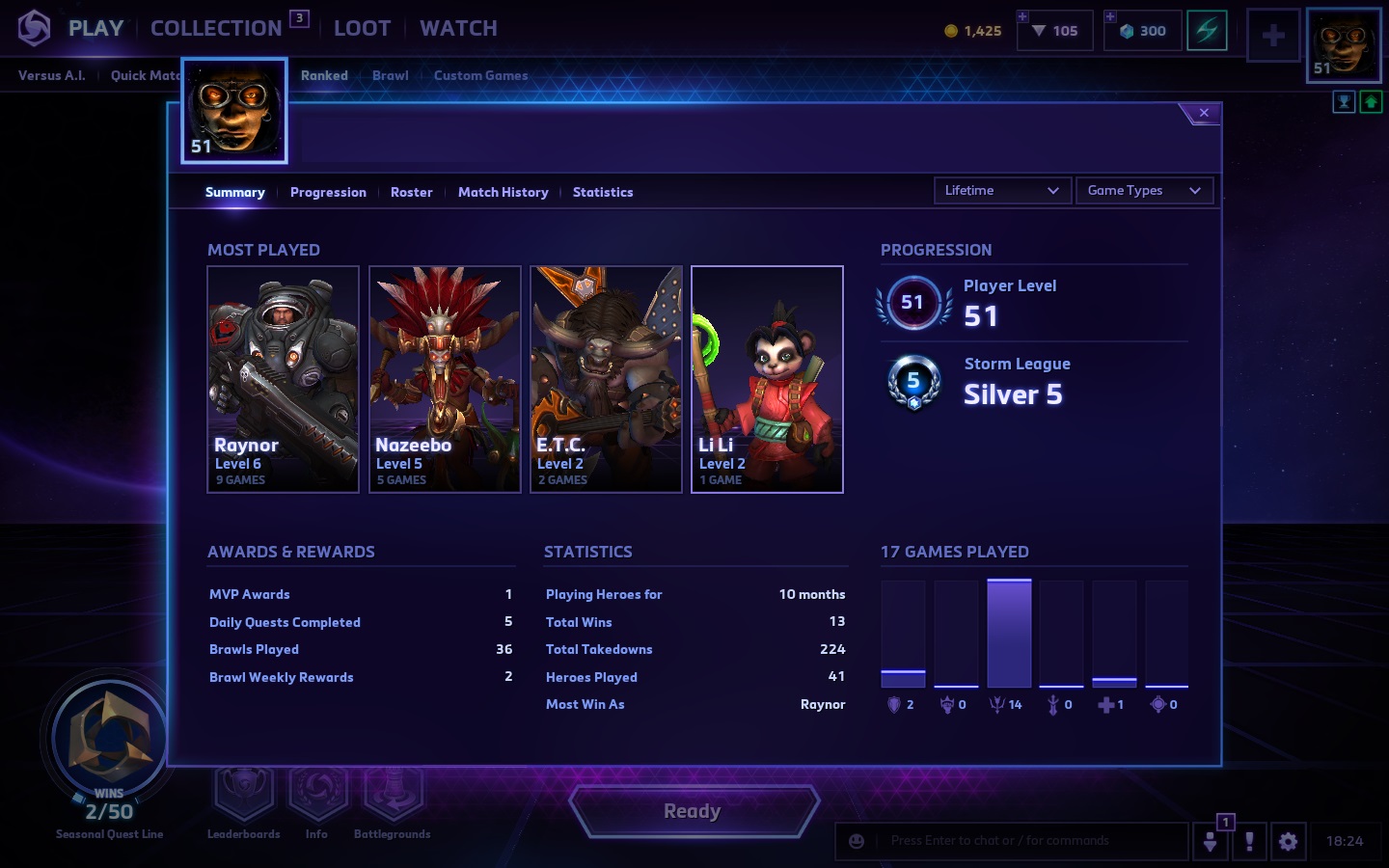Open the settings gear icon
The height and width of the screenshot is (868, 1389).
[1288, 841]
